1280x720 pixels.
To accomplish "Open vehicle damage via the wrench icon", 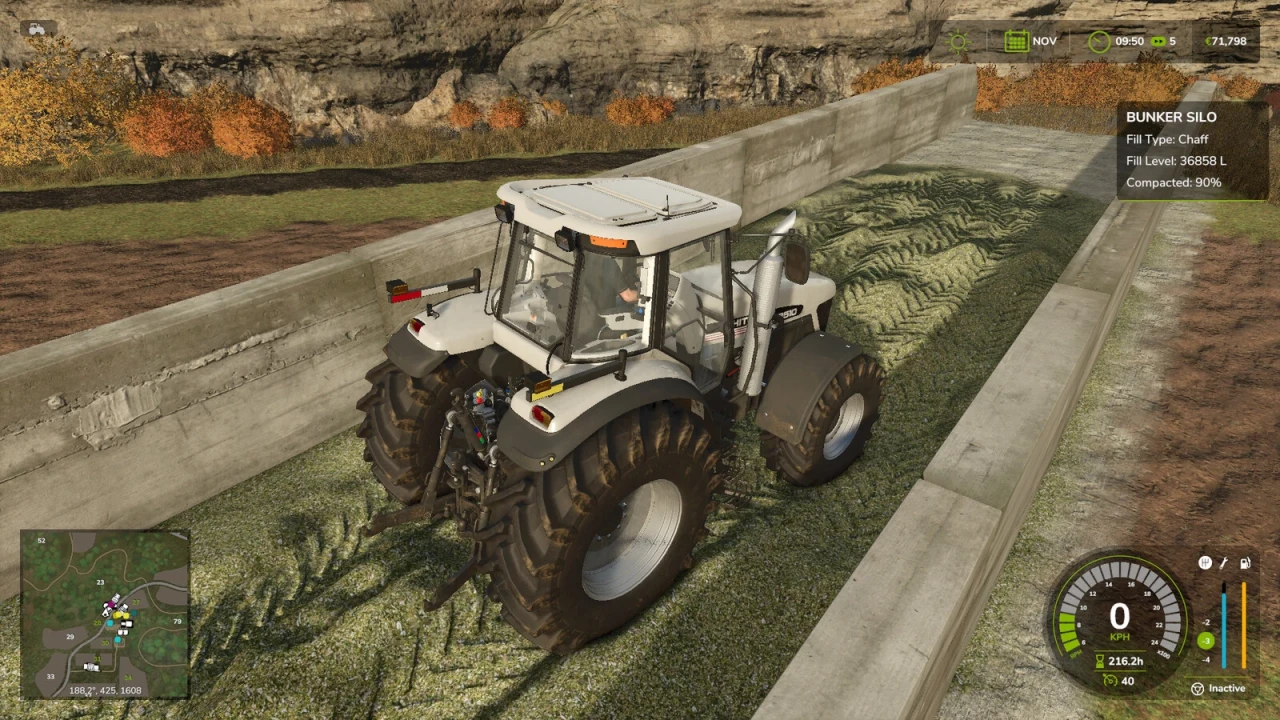I will tap(1223, 563).
